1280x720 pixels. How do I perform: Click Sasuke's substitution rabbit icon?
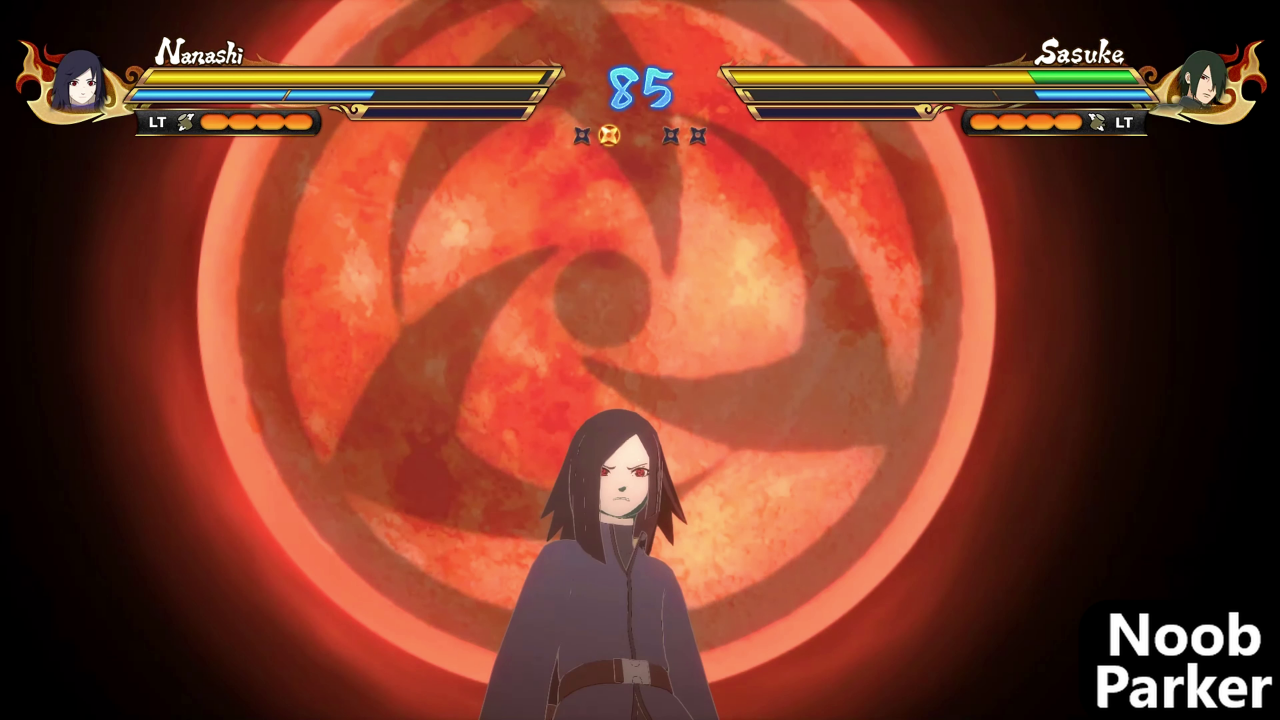(x=1096, y=122)
